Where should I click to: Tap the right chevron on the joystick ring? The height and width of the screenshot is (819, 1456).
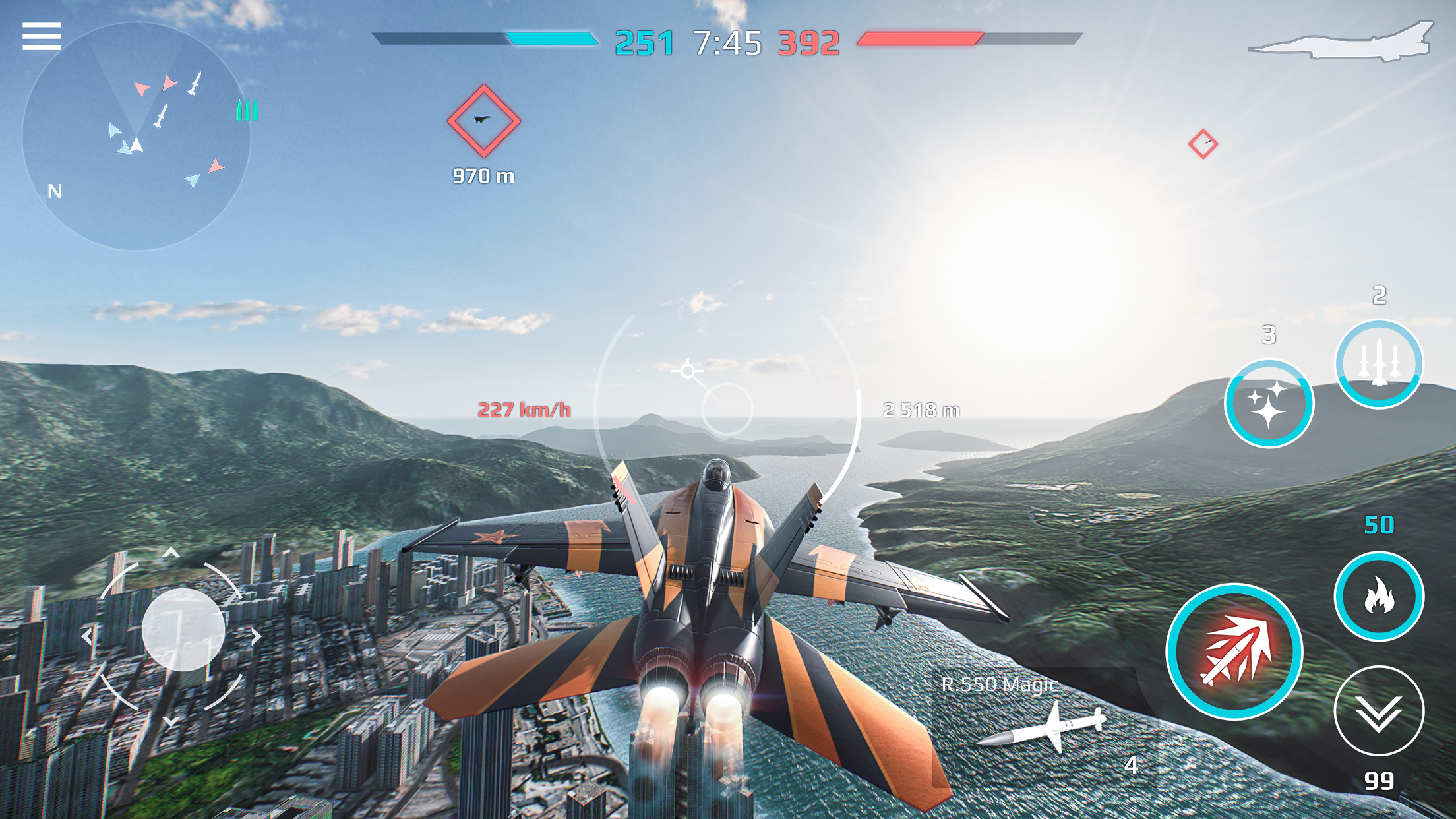tap(257, 636)
